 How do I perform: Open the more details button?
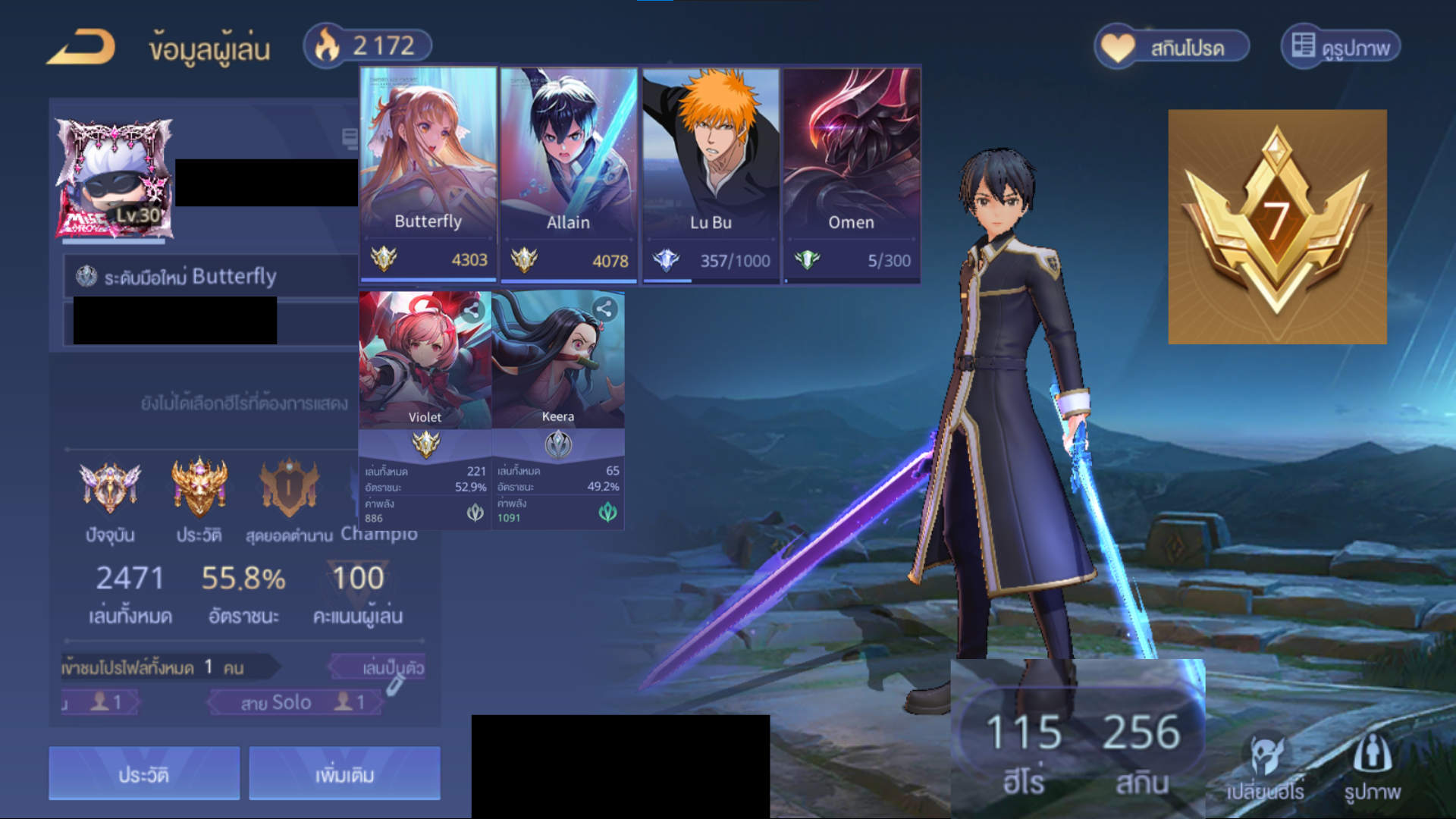tap(344, 774)
